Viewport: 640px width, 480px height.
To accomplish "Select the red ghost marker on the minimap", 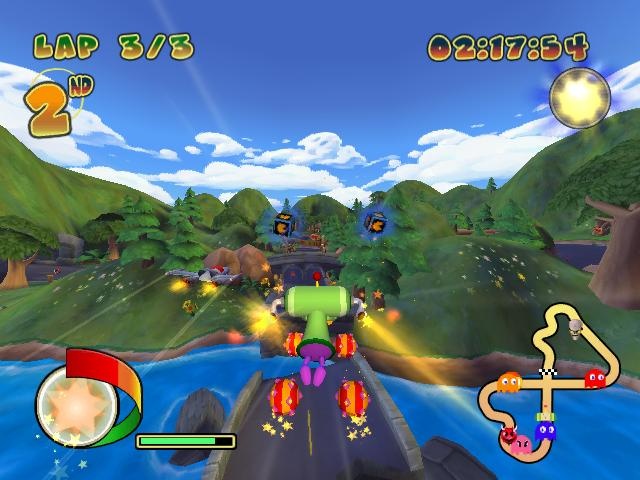I will click(595, 378).
